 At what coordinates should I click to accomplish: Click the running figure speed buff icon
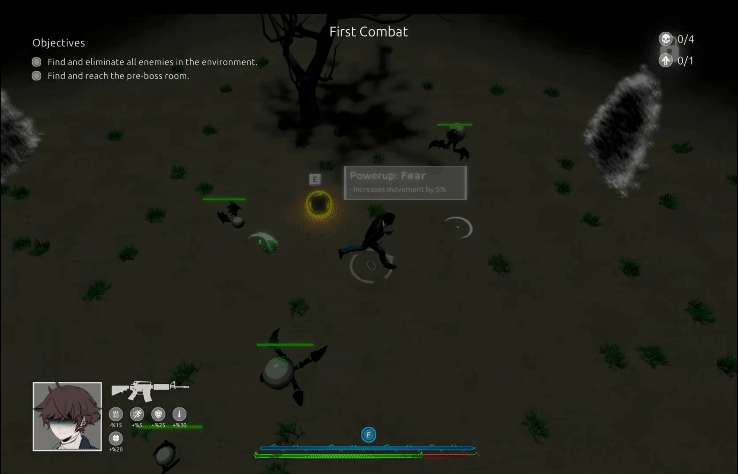coord(137,414)
